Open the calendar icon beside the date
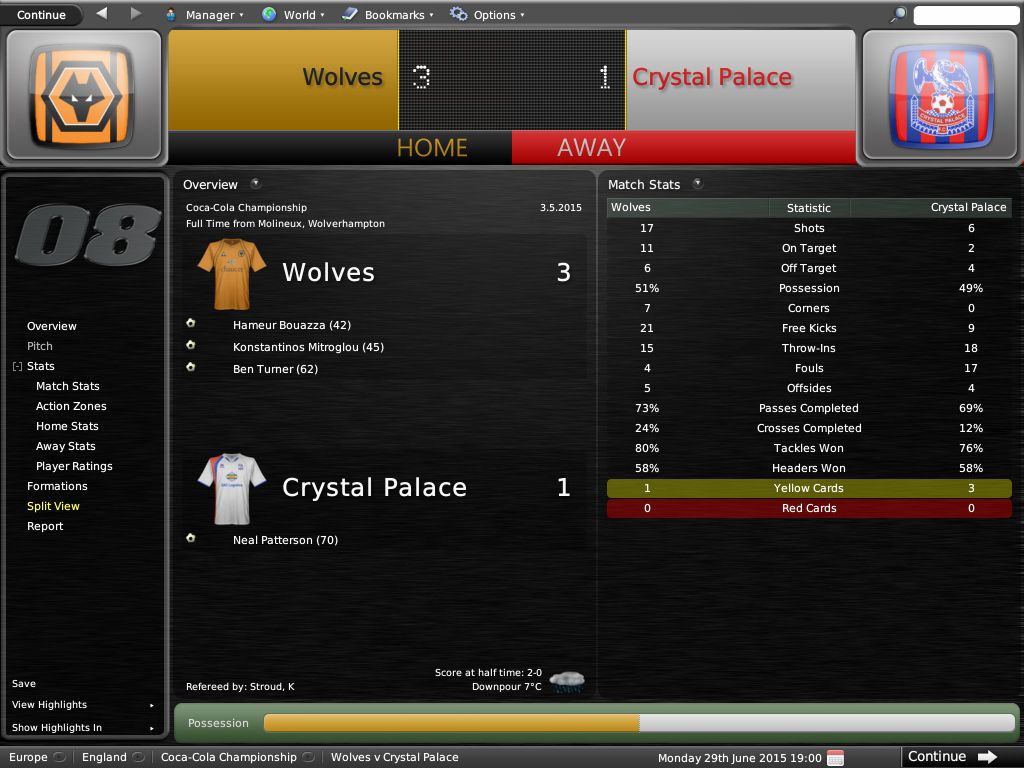The width and height of the screenshot is (1024, 768). [836, 757]
